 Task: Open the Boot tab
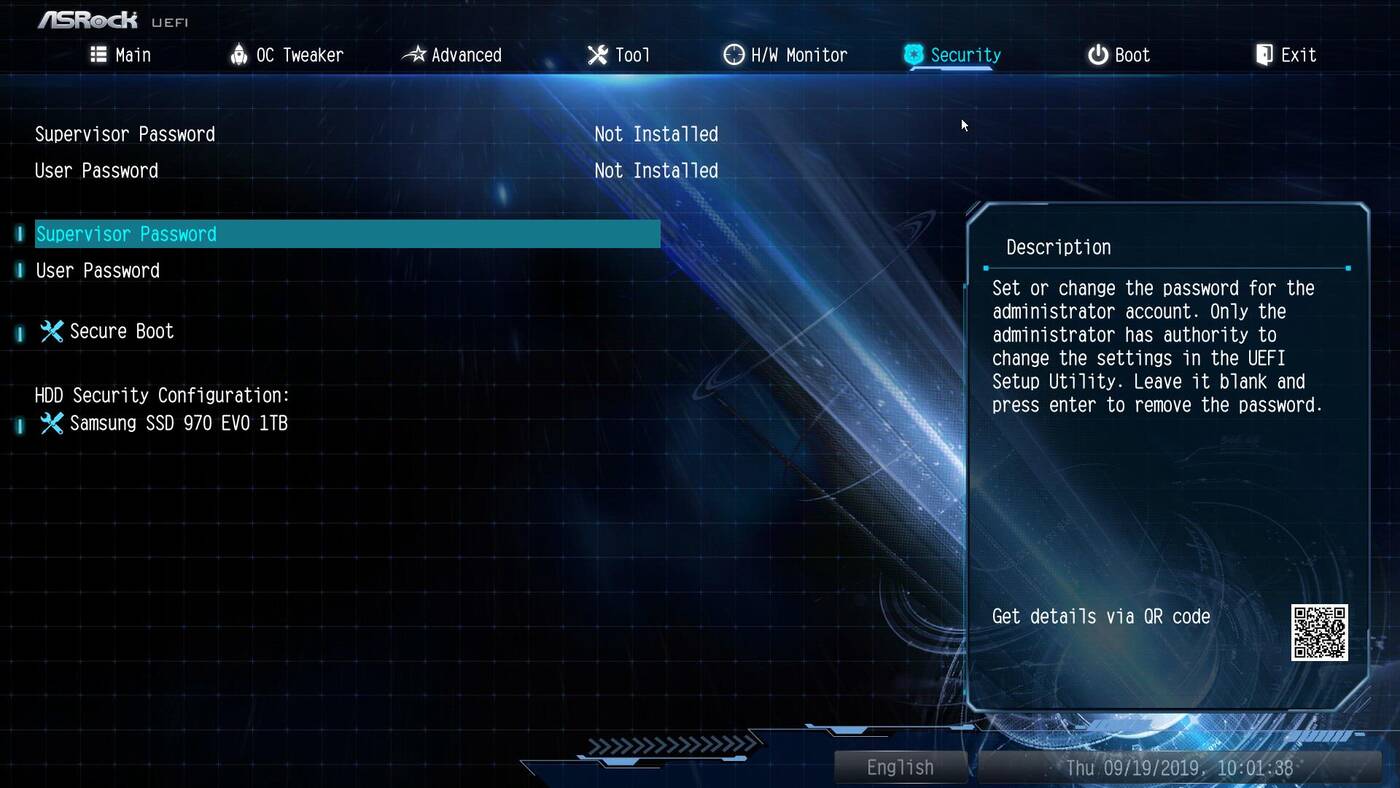click(x=1119, y=55)
